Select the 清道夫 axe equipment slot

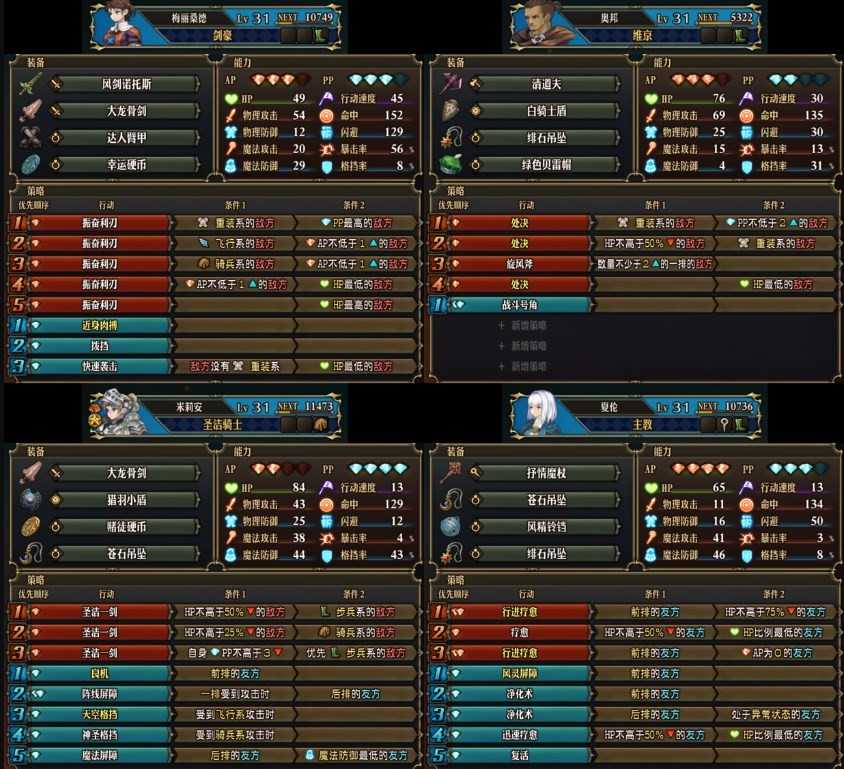547,84
